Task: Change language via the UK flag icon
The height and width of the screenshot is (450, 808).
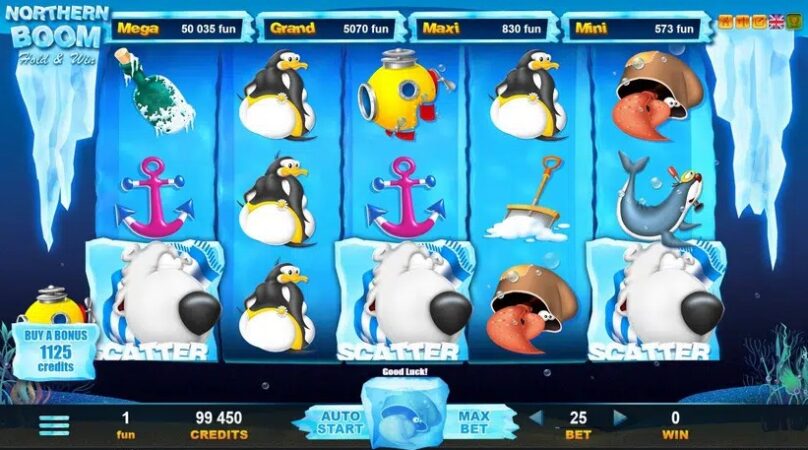Action: 776,21
